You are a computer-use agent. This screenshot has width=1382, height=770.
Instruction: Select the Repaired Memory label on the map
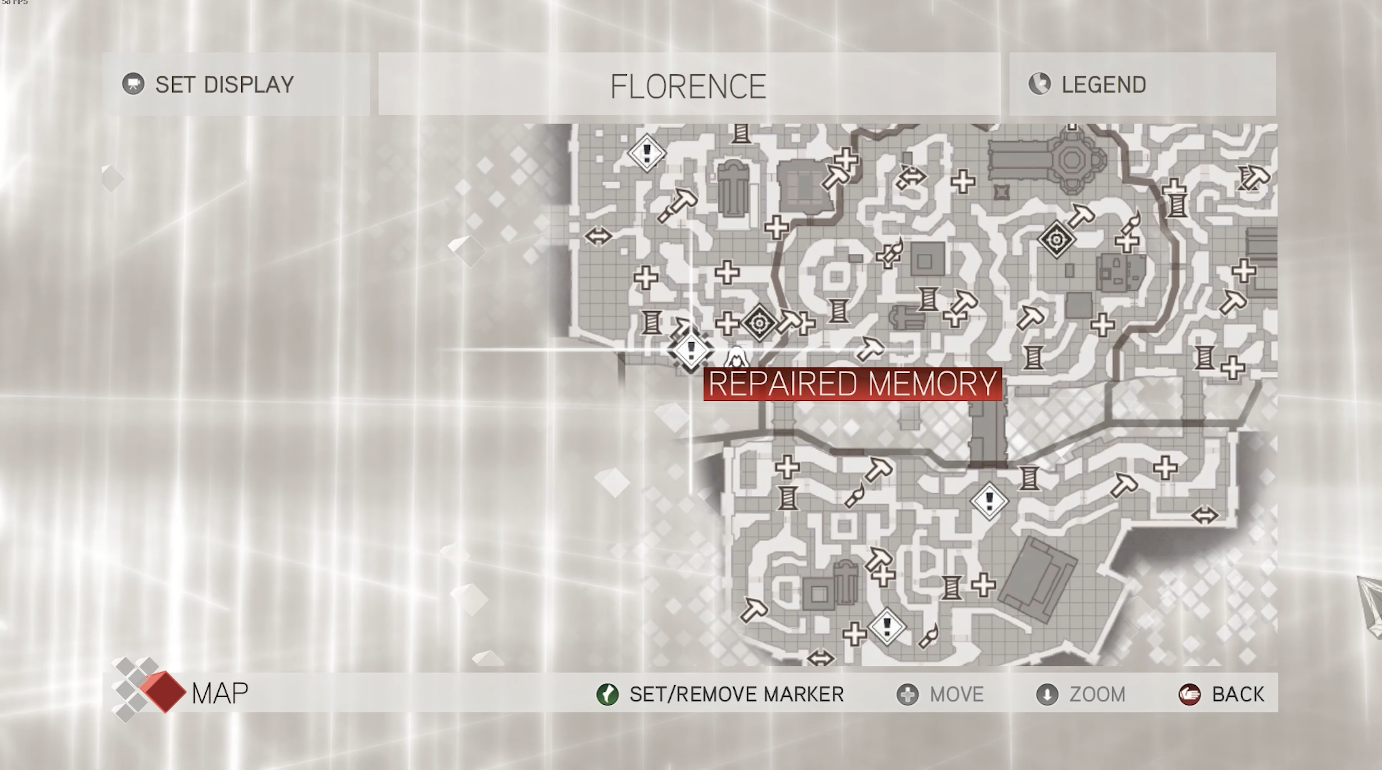(852, 384)
